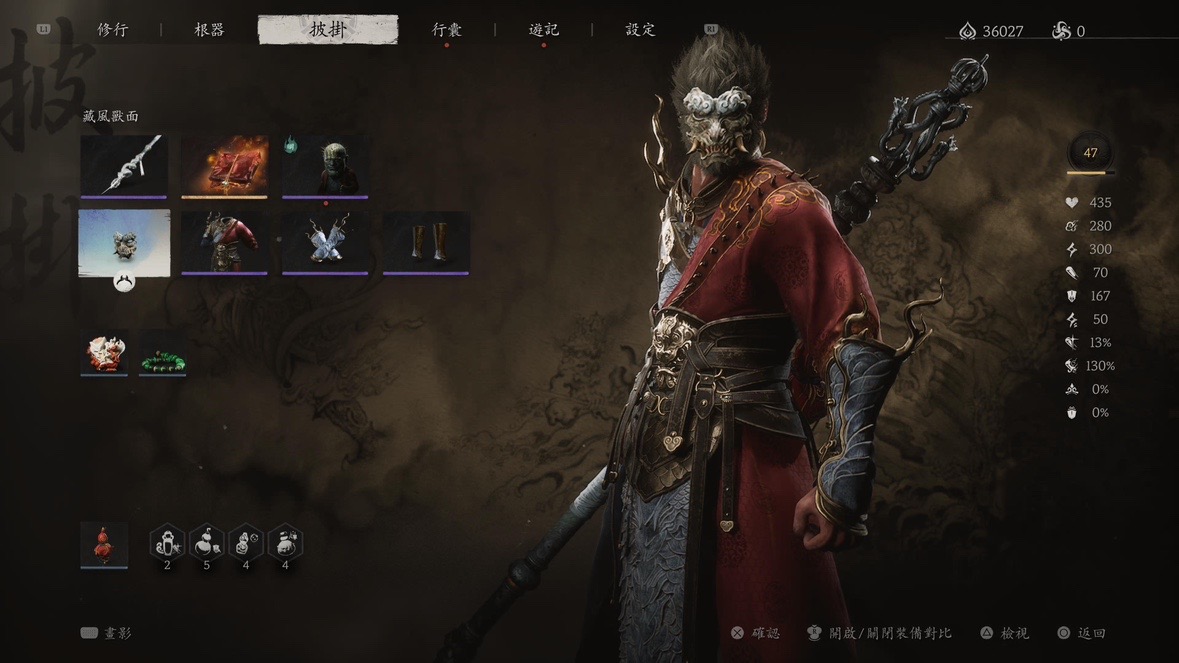The image size is (1179, 663).
Task: Select the 披掛 equipment tab
Action: [x=327, y=30]
